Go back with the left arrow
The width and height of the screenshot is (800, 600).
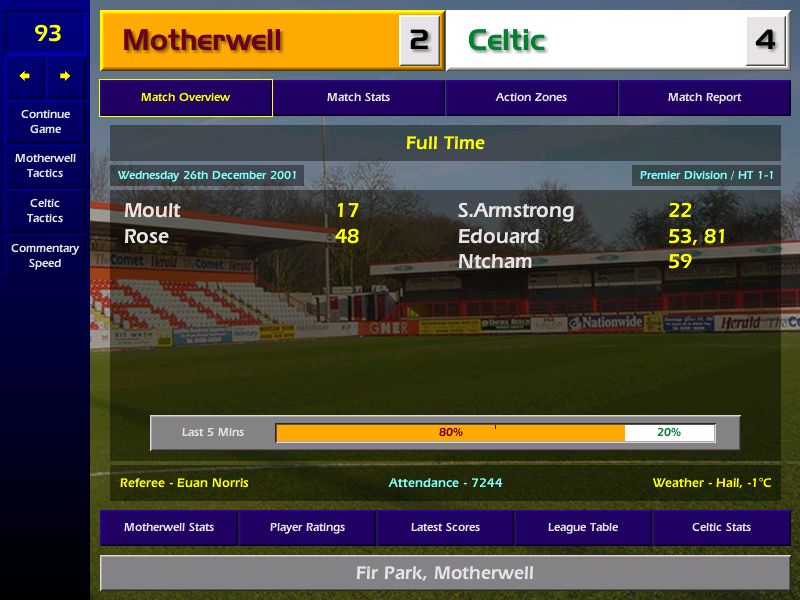tap(25, 76)
